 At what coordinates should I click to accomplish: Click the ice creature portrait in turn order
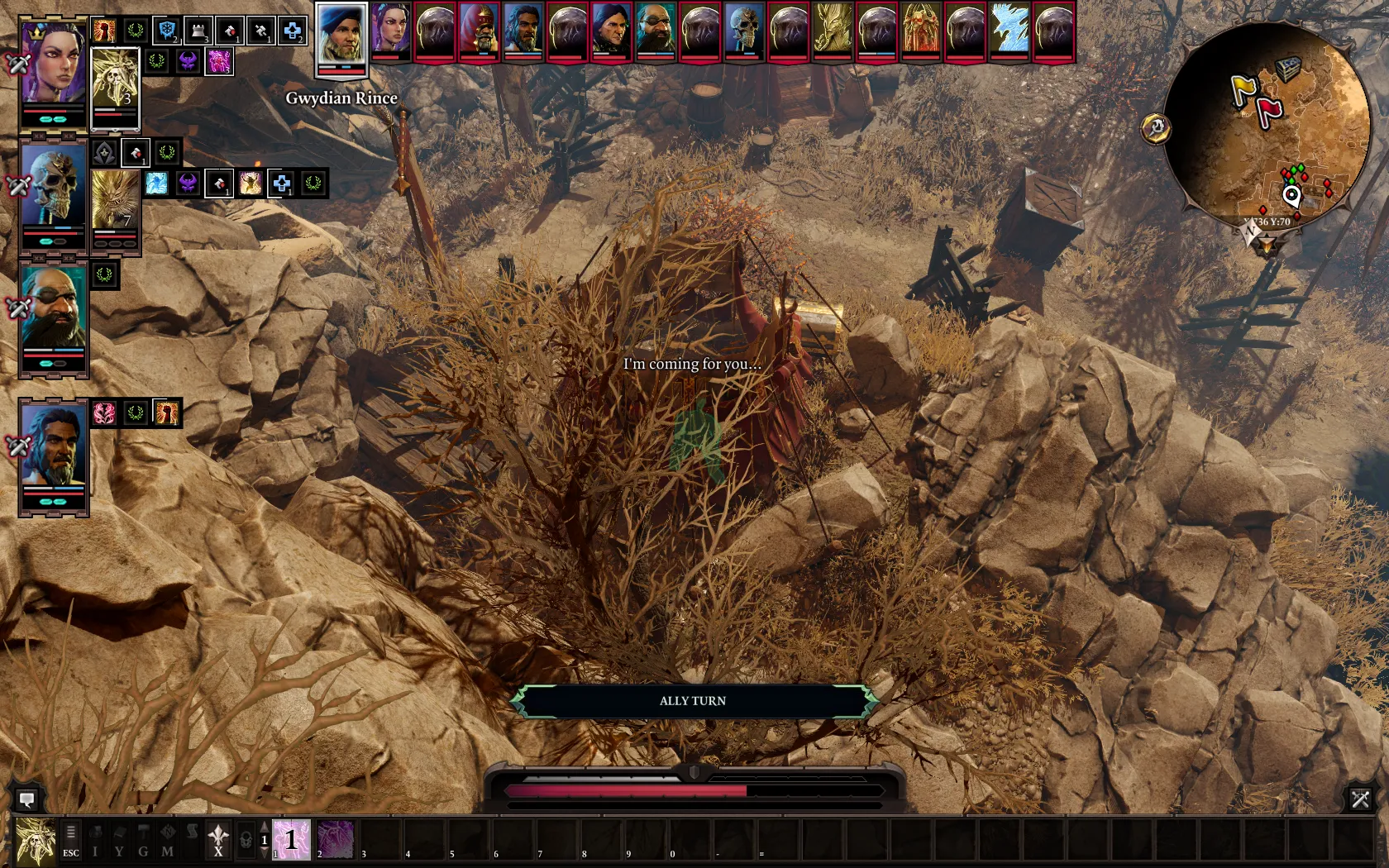[1010, 30]
